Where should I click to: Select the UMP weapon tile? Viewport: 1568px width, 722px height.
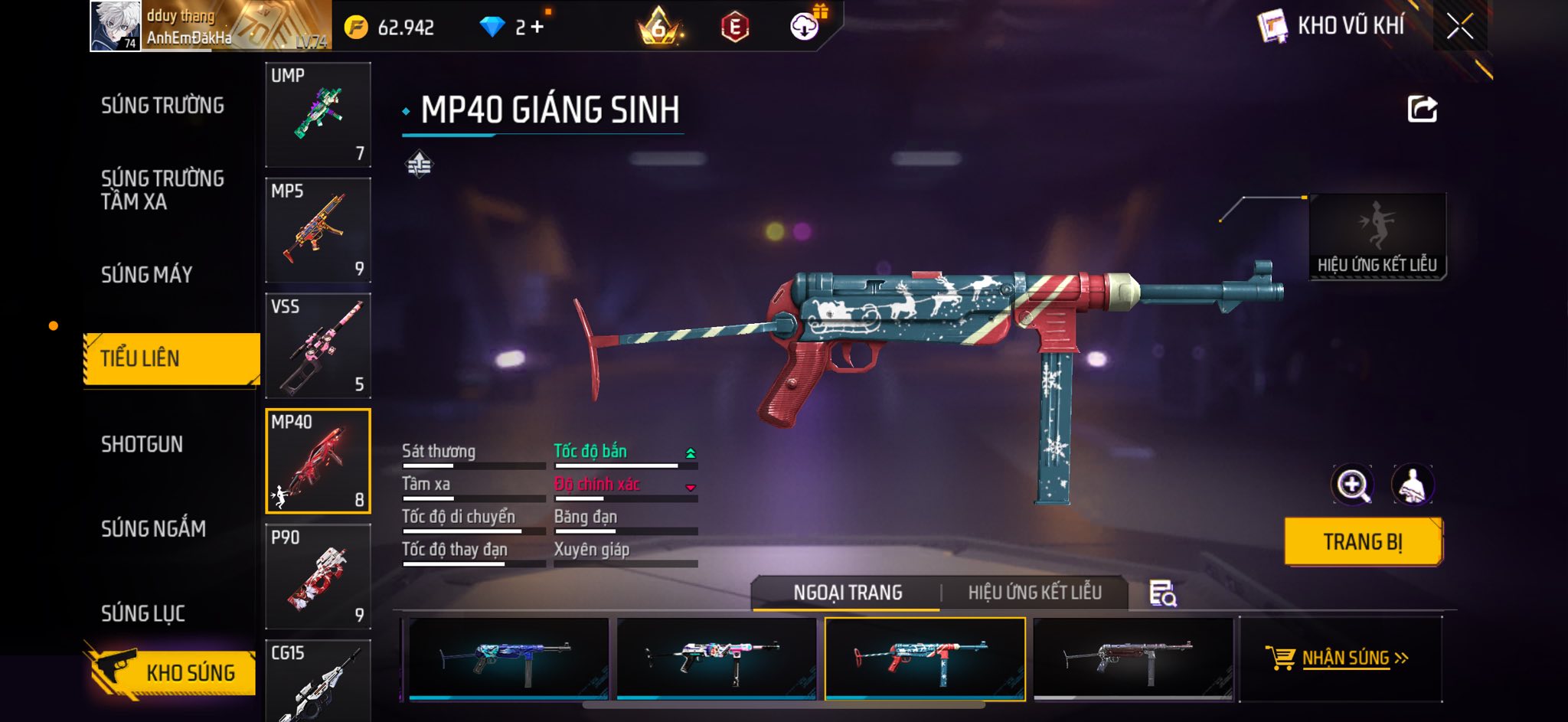[318, 115]
